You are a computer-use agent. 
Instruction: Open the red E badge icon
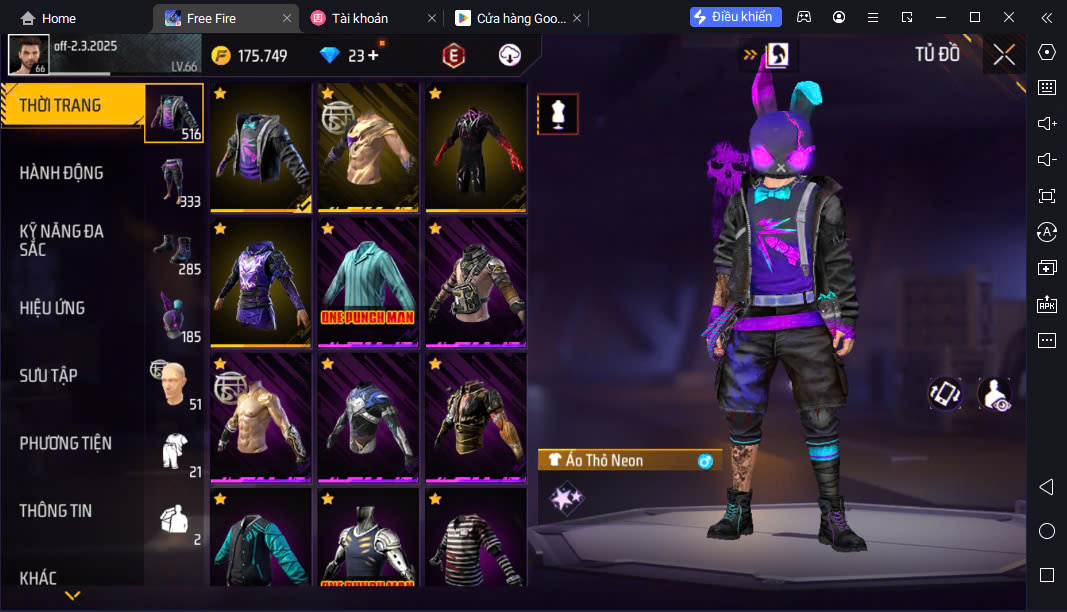(x=454, y=56)
